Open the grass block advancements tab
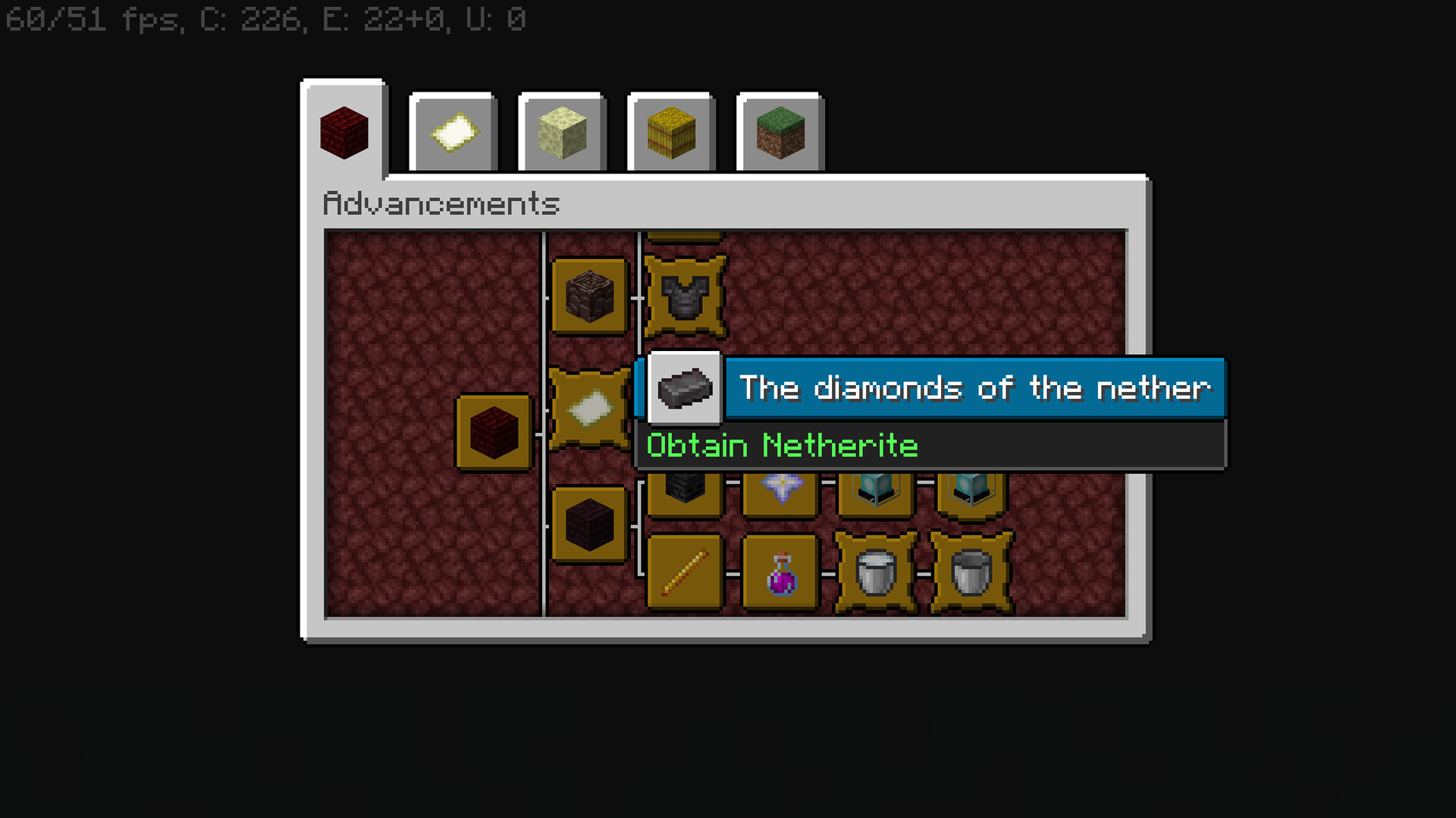1456x818 pixels. pyautogui.click(x=780, y=133)
